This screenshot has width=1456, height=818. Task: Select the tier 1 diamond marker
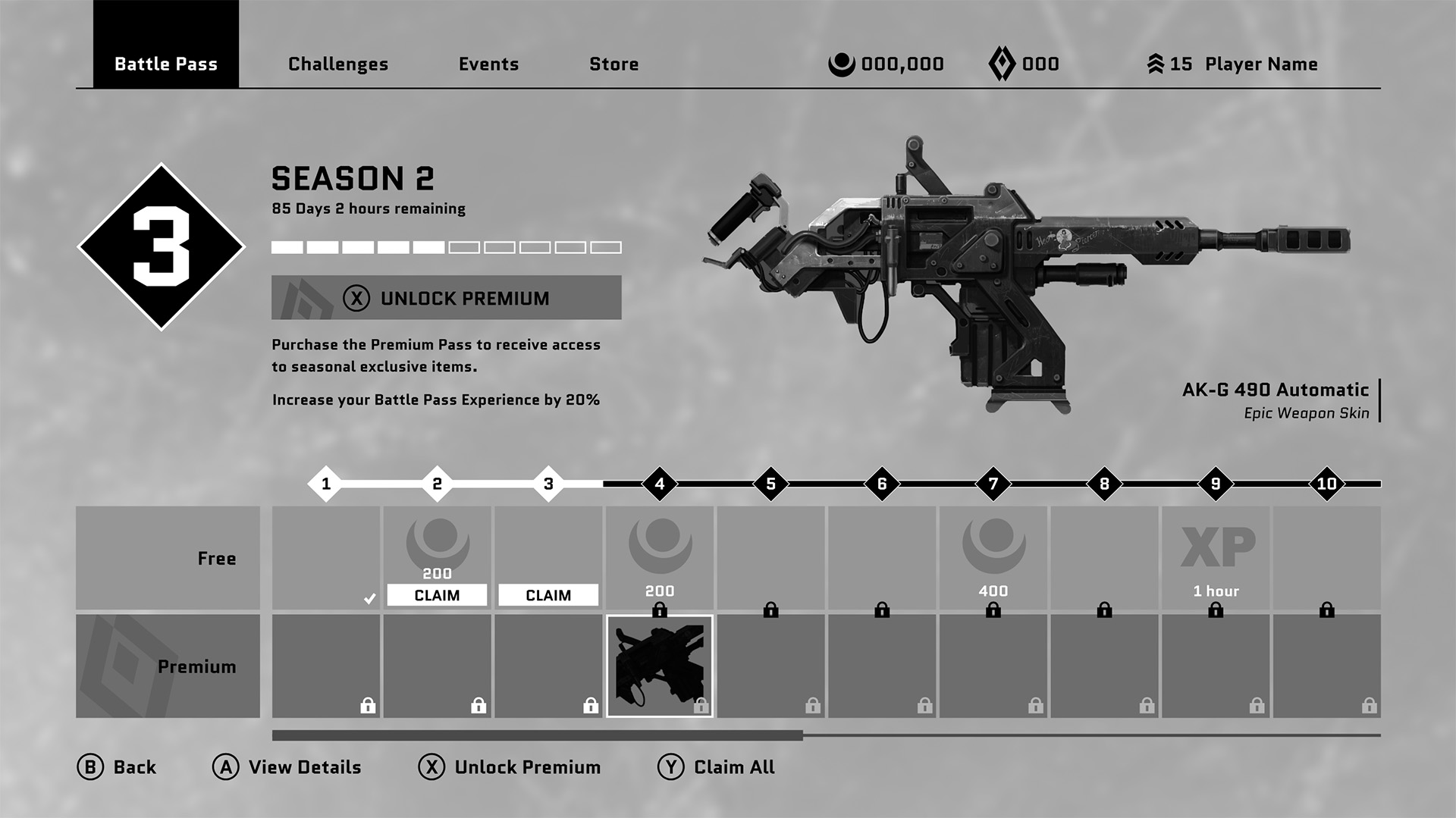tap(326, 484)
